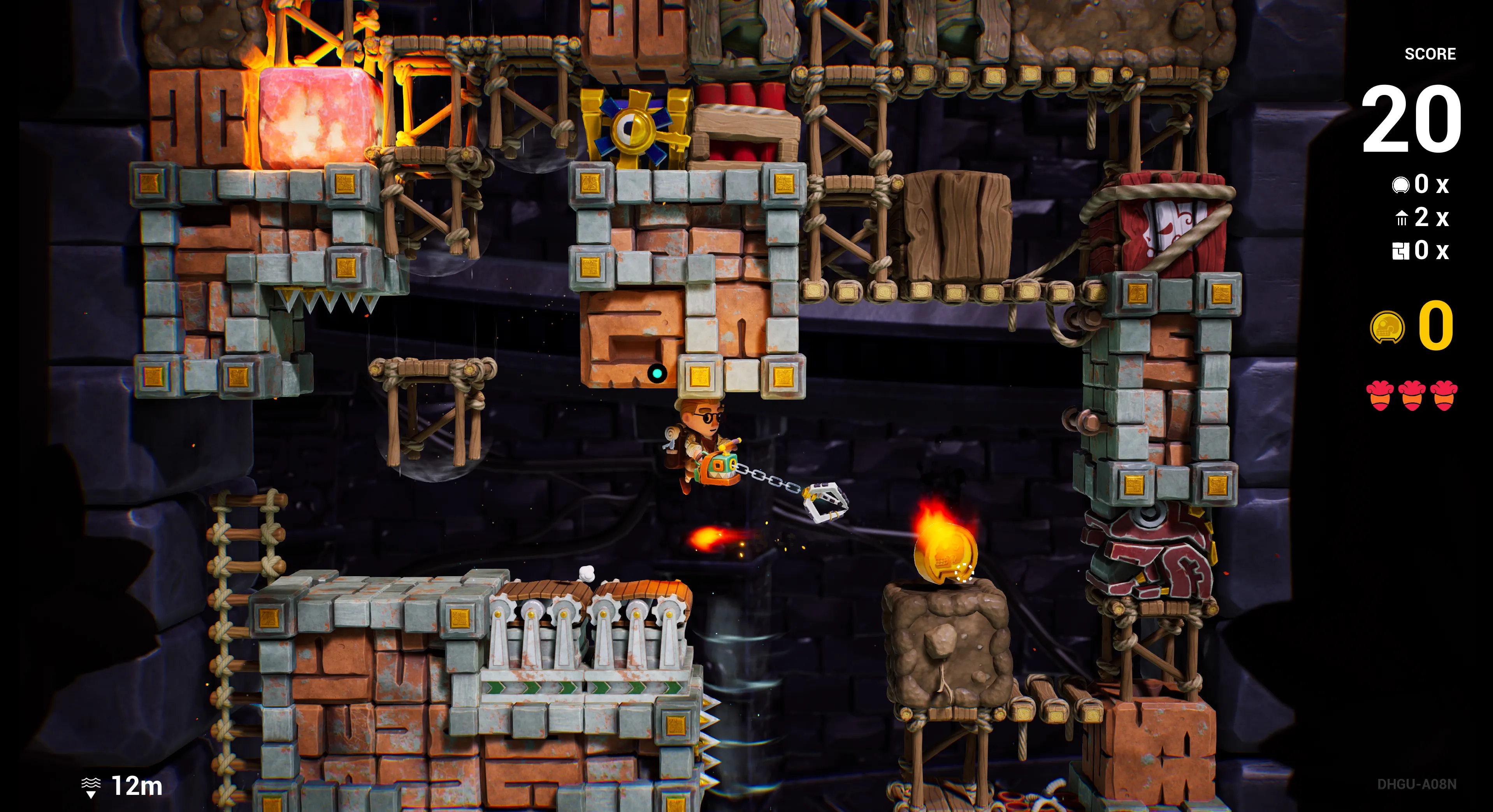Click the gold skull coin icon
This screenshot has height=812, width=1493.
tap(1387, 328)
